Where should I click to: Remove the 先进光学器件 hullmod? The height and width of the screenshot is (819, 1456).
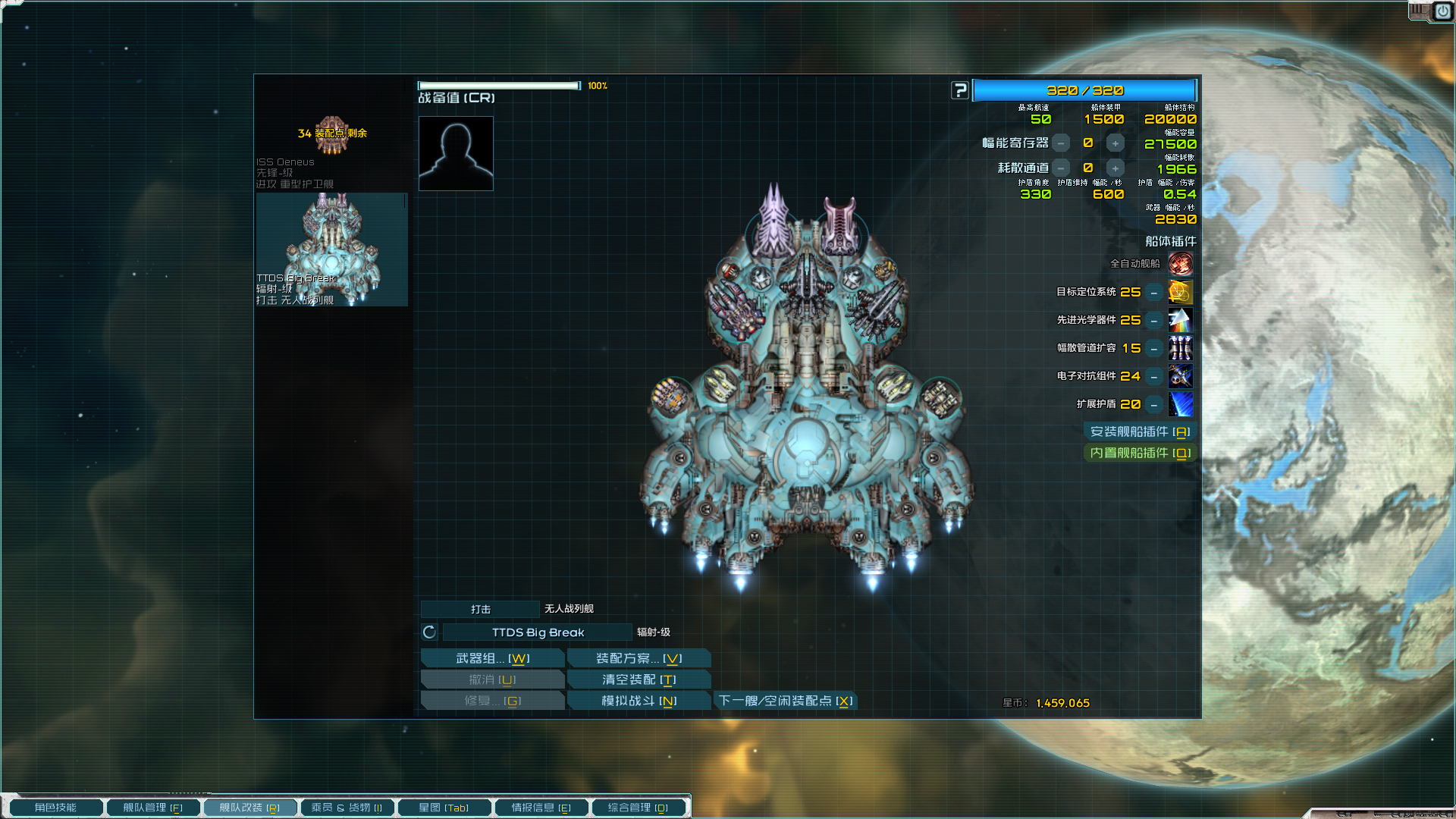coord(1153,321)
